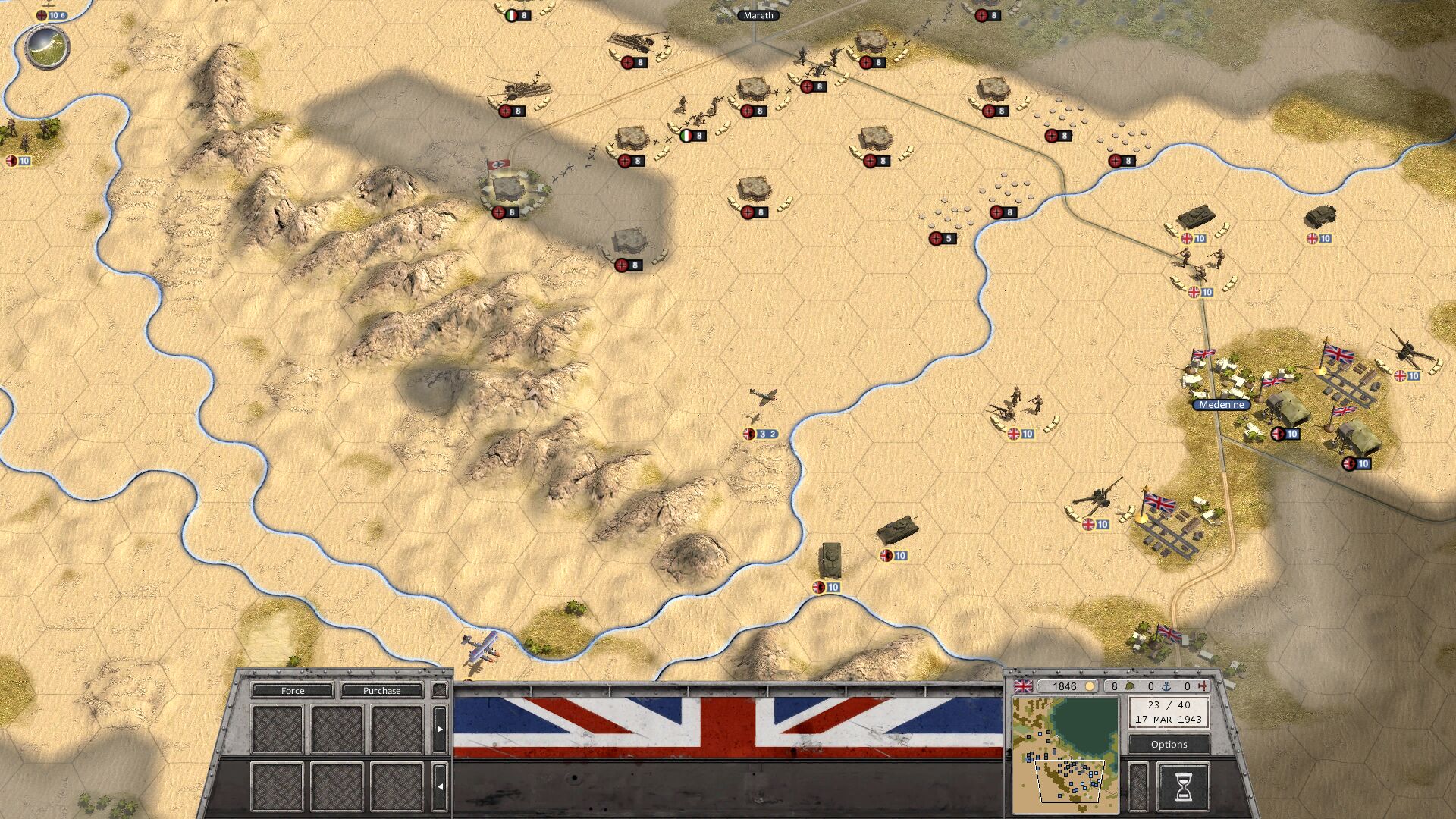This screenshot has width=1456, height=819.
Task: Click the gold coin resource icon
Action: pyautogui.click(x=1090, y=685)
